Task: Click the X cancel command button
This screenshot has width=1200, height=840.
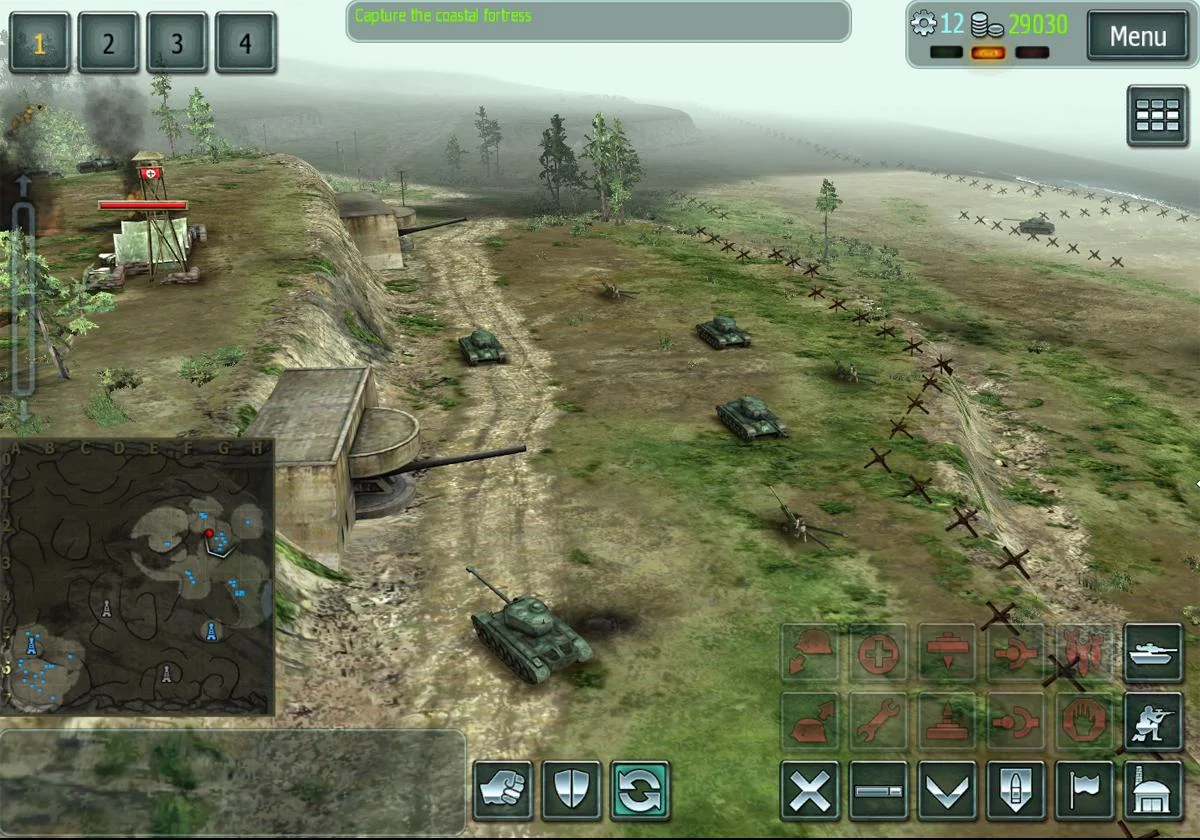Action: pyautogui.click(x=810, y=791)
